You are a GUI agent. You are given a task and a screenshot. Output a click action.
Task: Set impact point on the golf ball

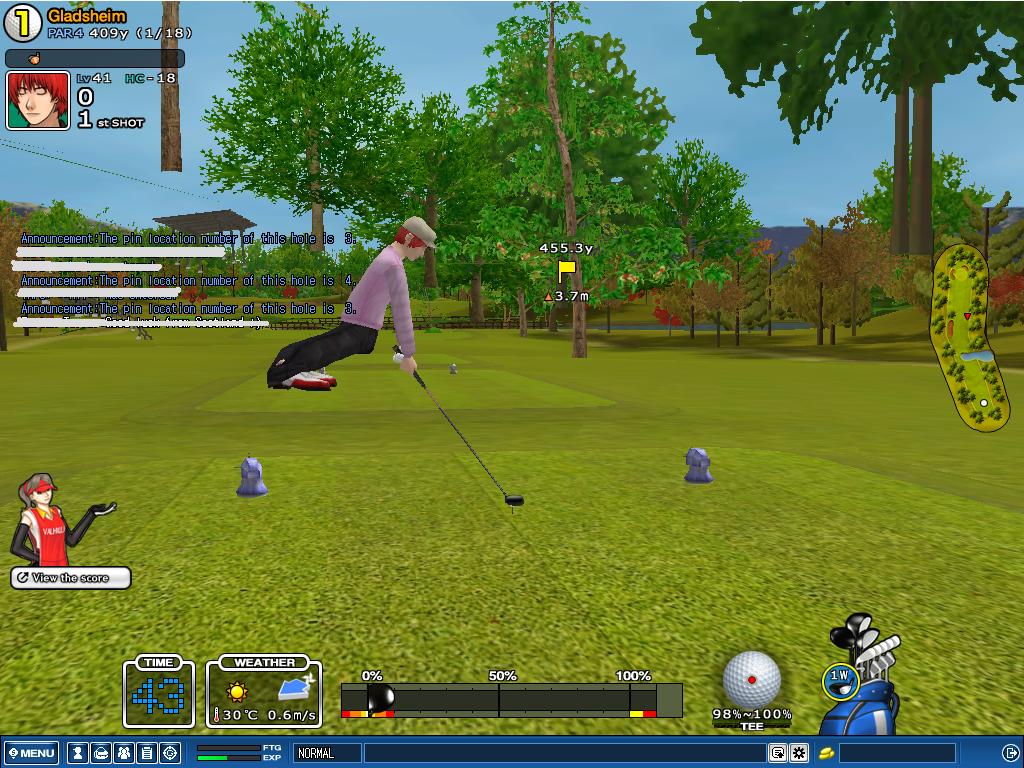point(751,680)
